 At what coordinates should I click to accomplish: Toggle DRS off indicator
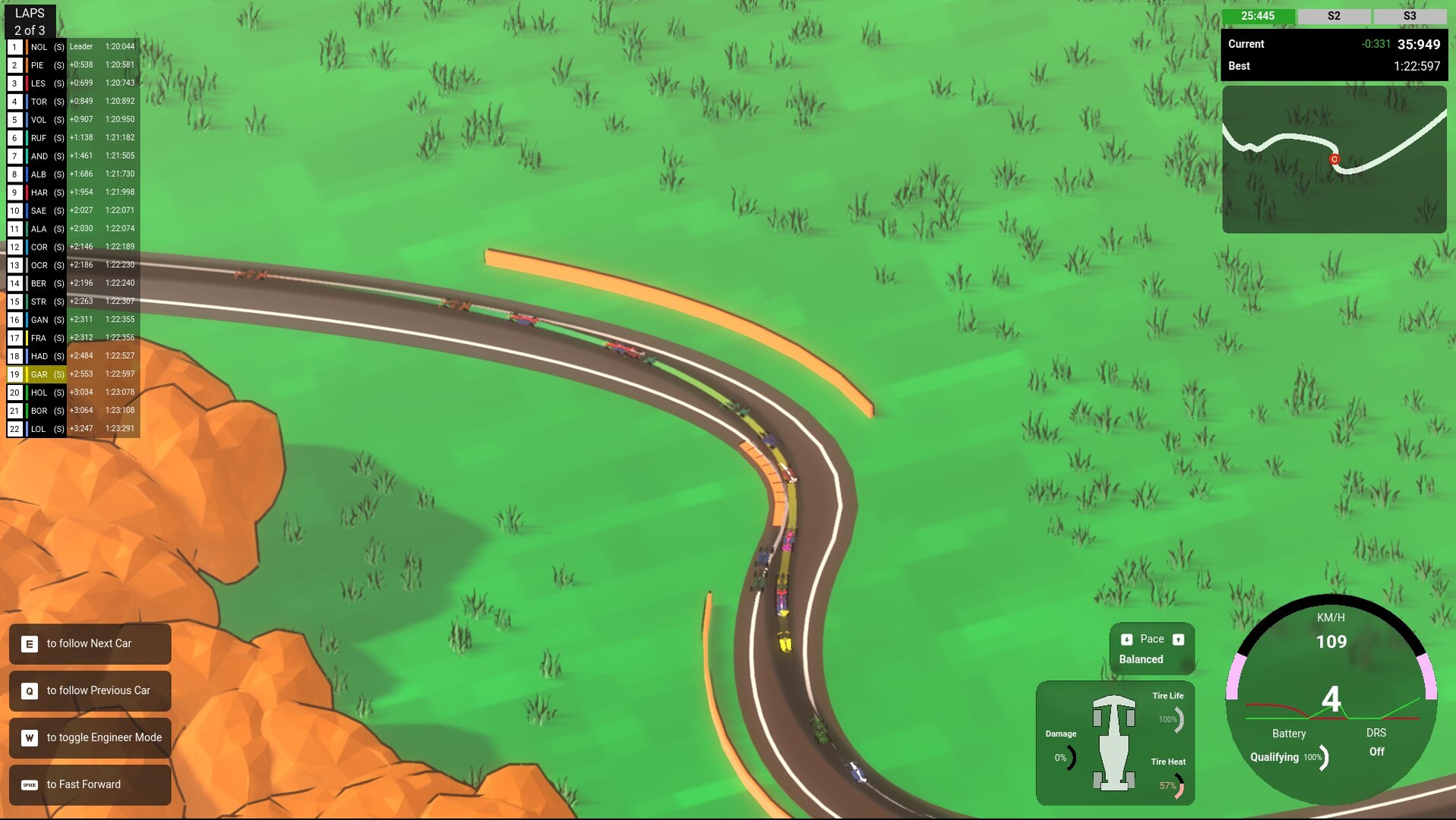[1375, 751]
